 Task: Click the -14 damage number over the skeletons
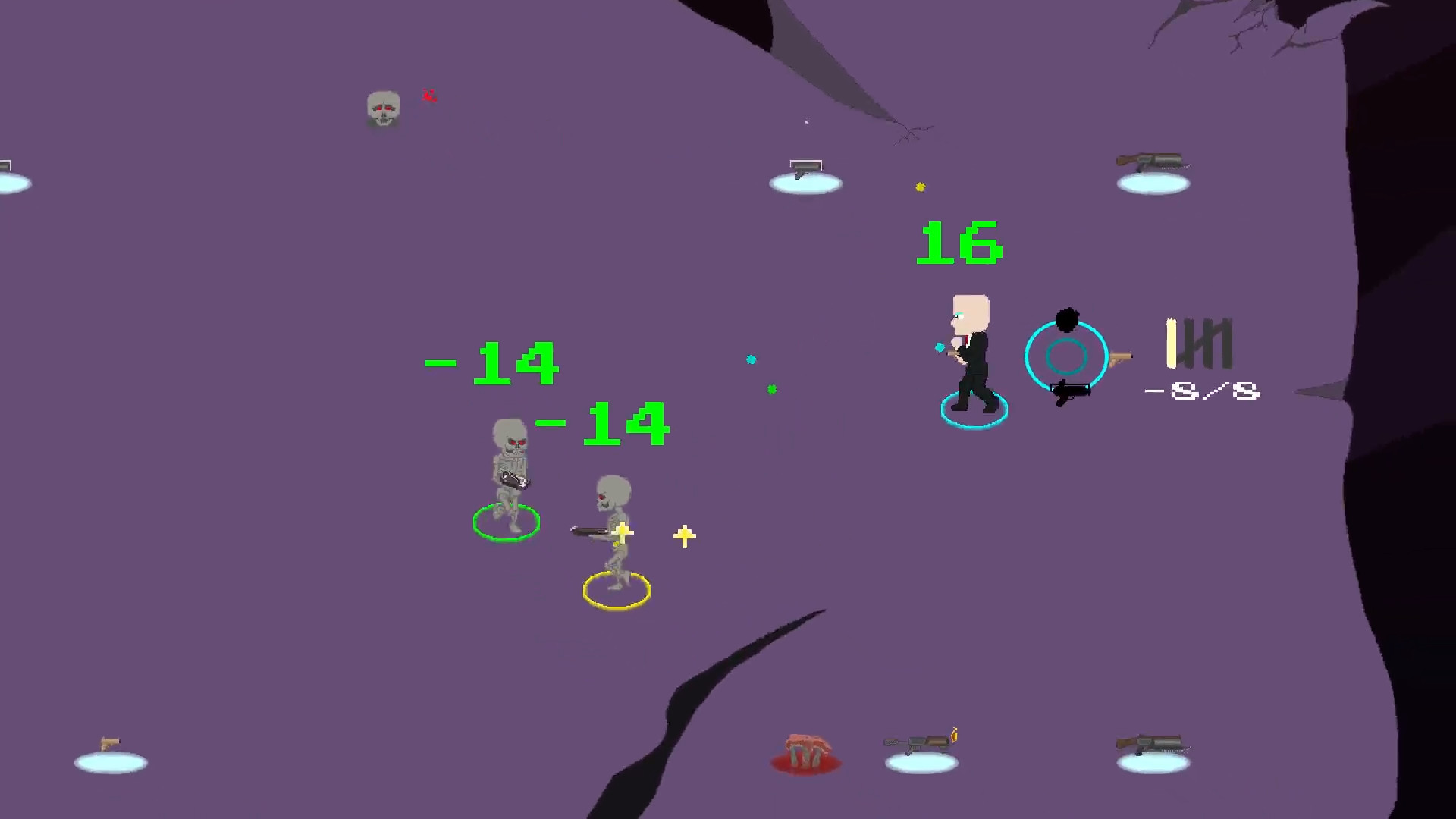491,363
